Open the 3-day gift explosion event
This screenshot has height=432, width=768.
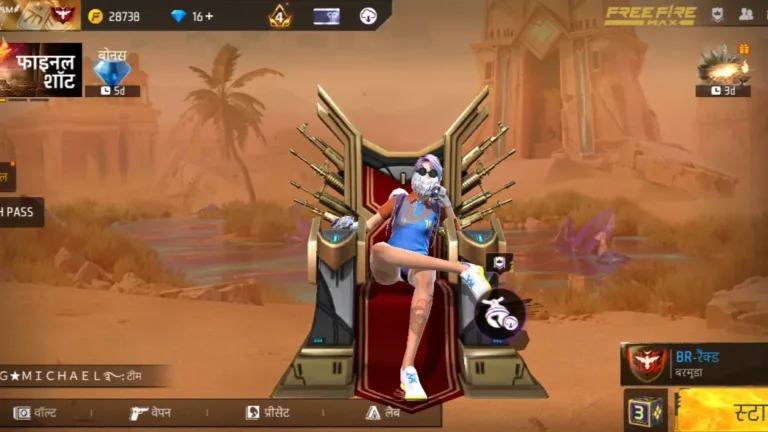[x=723, y=70]
